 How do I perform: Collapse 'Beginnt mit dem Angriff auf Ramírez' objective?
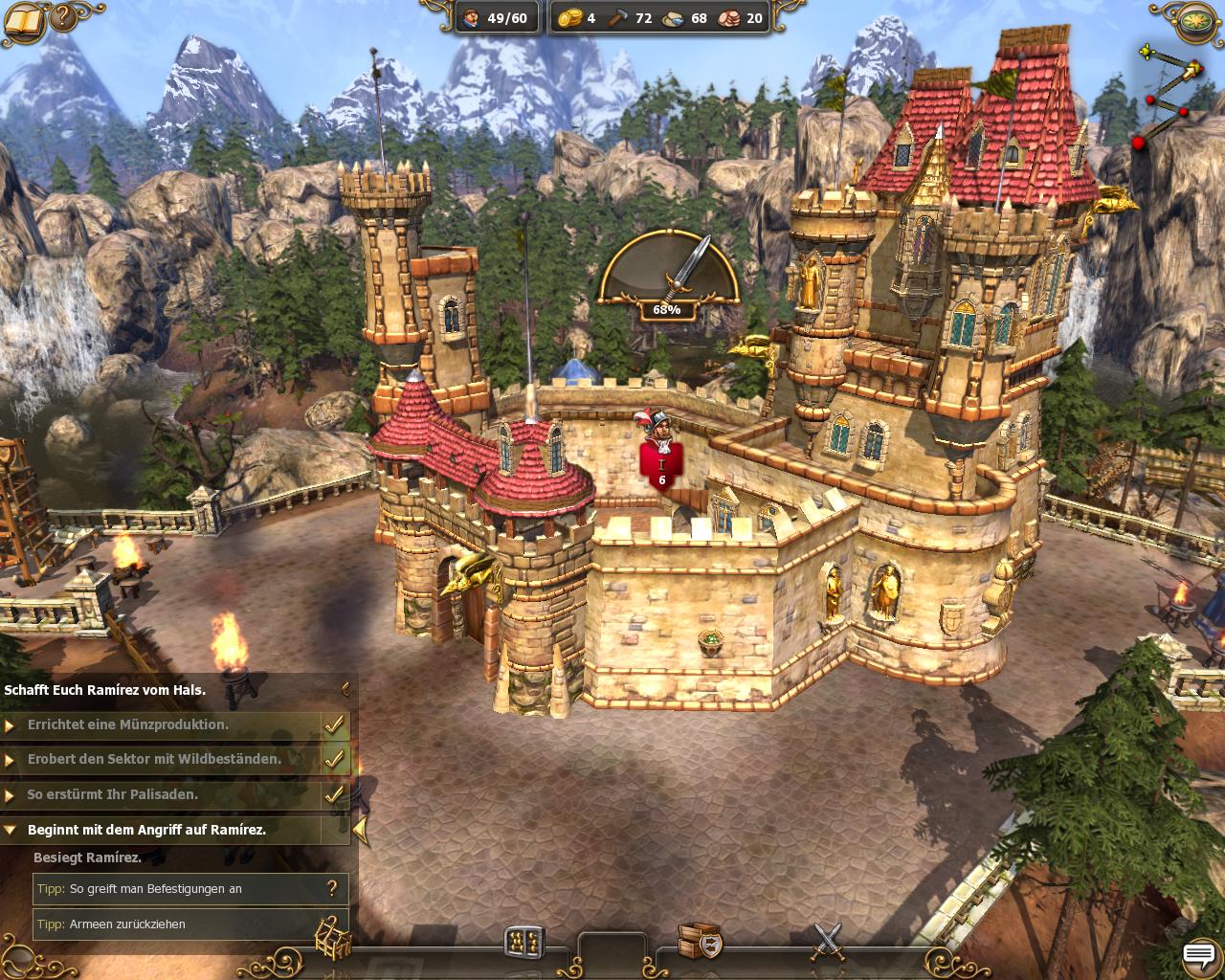click(11, 830)
